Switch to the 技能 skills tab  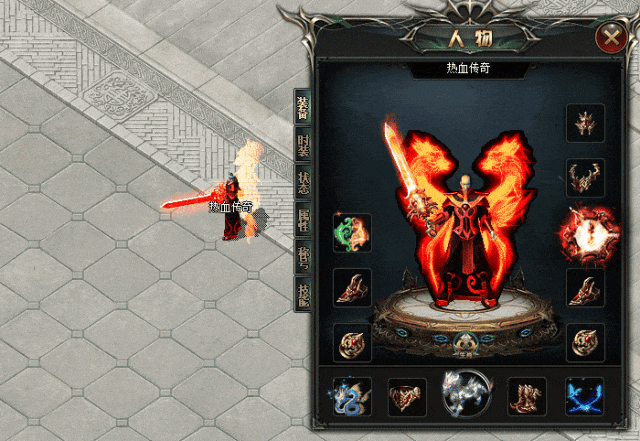302,292
